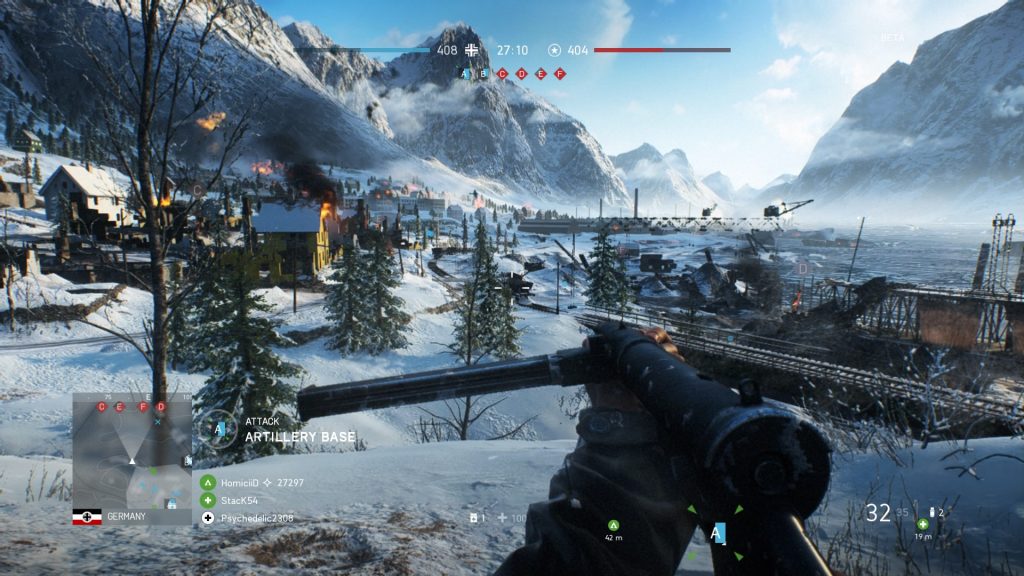This screenshot has height=576, width=1024.
Task: Select objective A flag in top bar
Action: pyautogui.click(x=463, y=73)
